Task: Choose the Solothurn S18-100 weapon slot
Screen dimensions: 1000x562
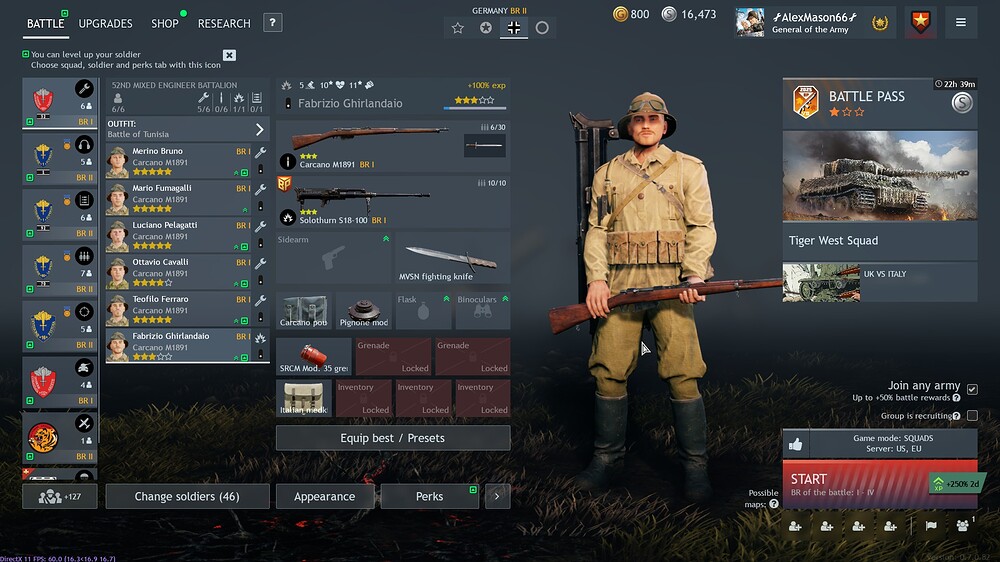Action: point(392,201)
